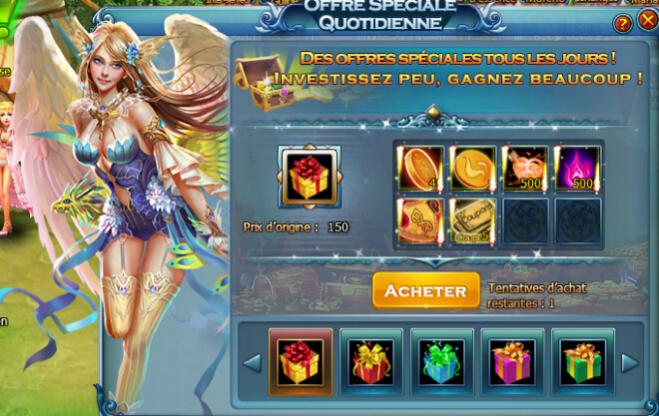
Task: Buy the offer with the Acheter button
Action: [x=426, y=291]
